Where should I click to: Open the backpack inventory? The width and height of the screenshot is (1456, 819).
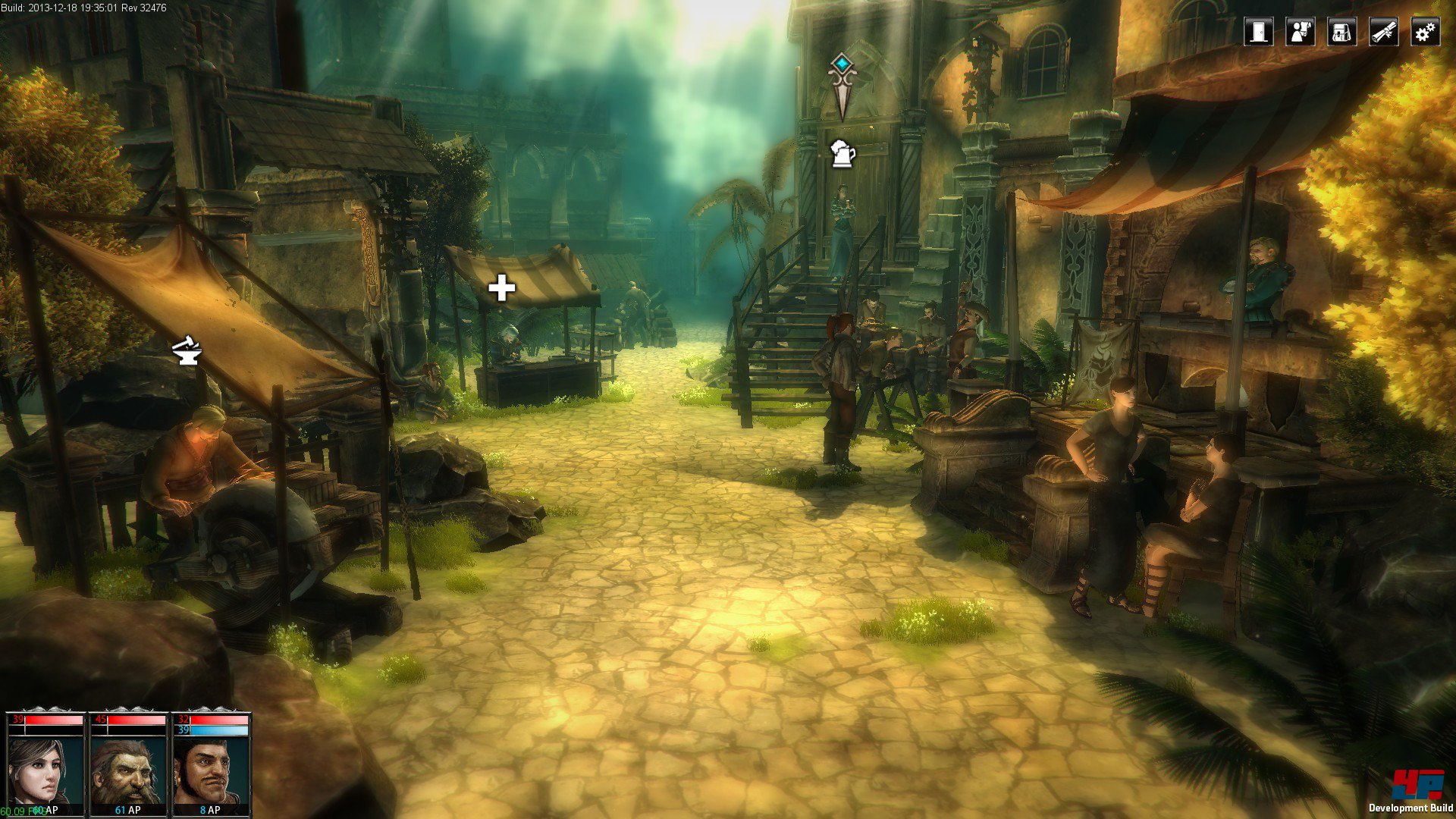coord(1341,32)
